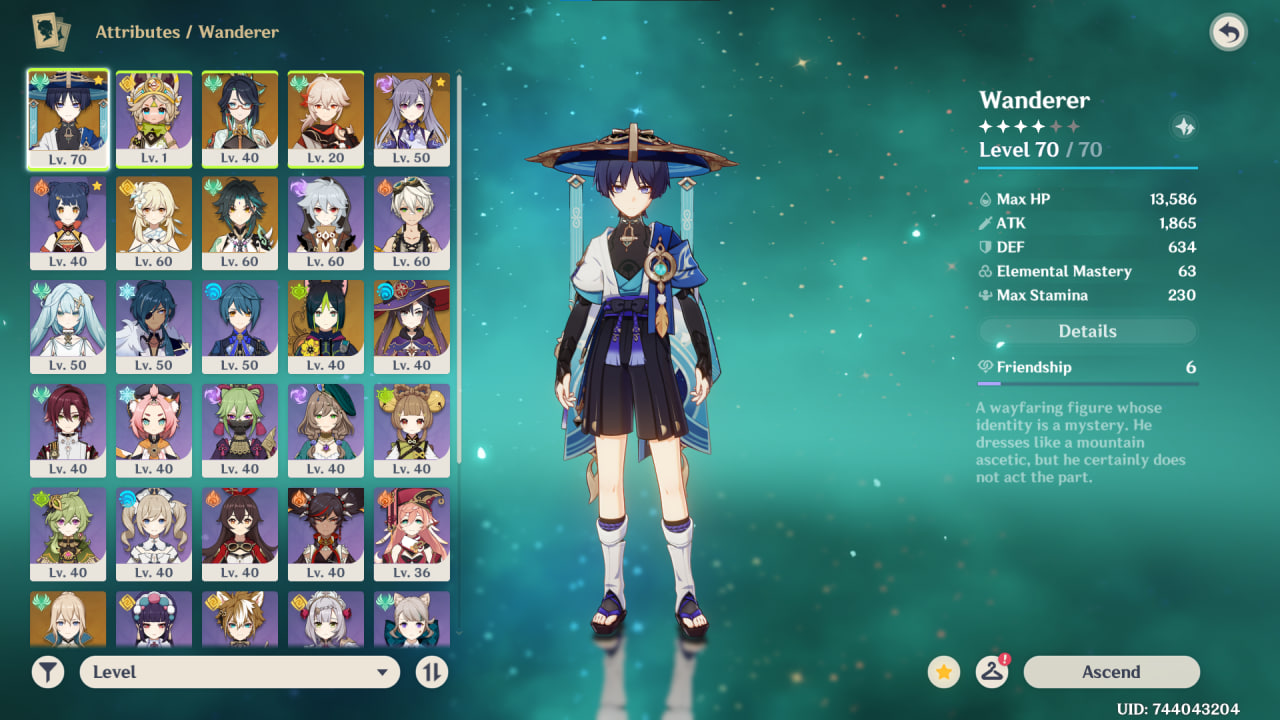This screenshot has width=1280, height=720.
Task: Expand the Level sort dropdown
Action: (240, 672)
